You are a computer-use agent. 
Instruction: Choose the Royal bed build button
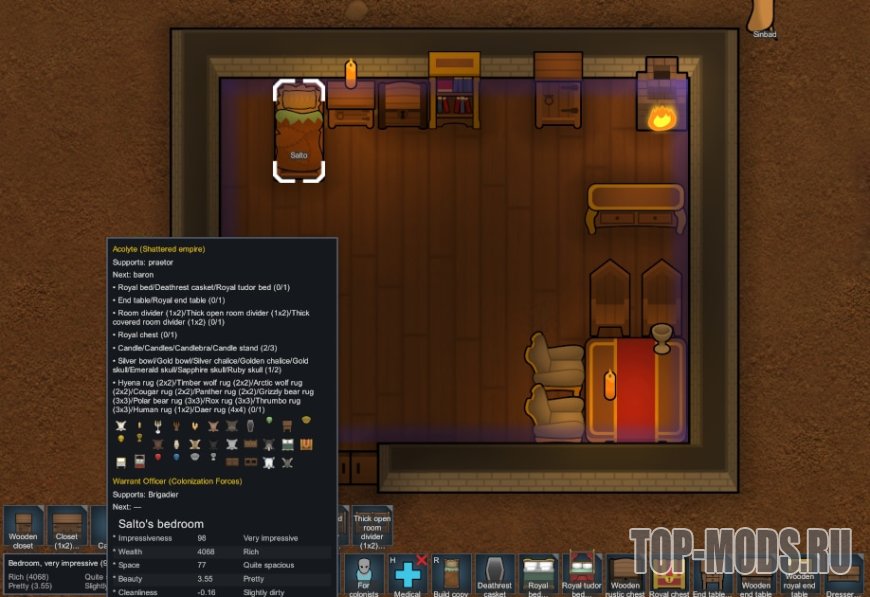click(538, 576)
